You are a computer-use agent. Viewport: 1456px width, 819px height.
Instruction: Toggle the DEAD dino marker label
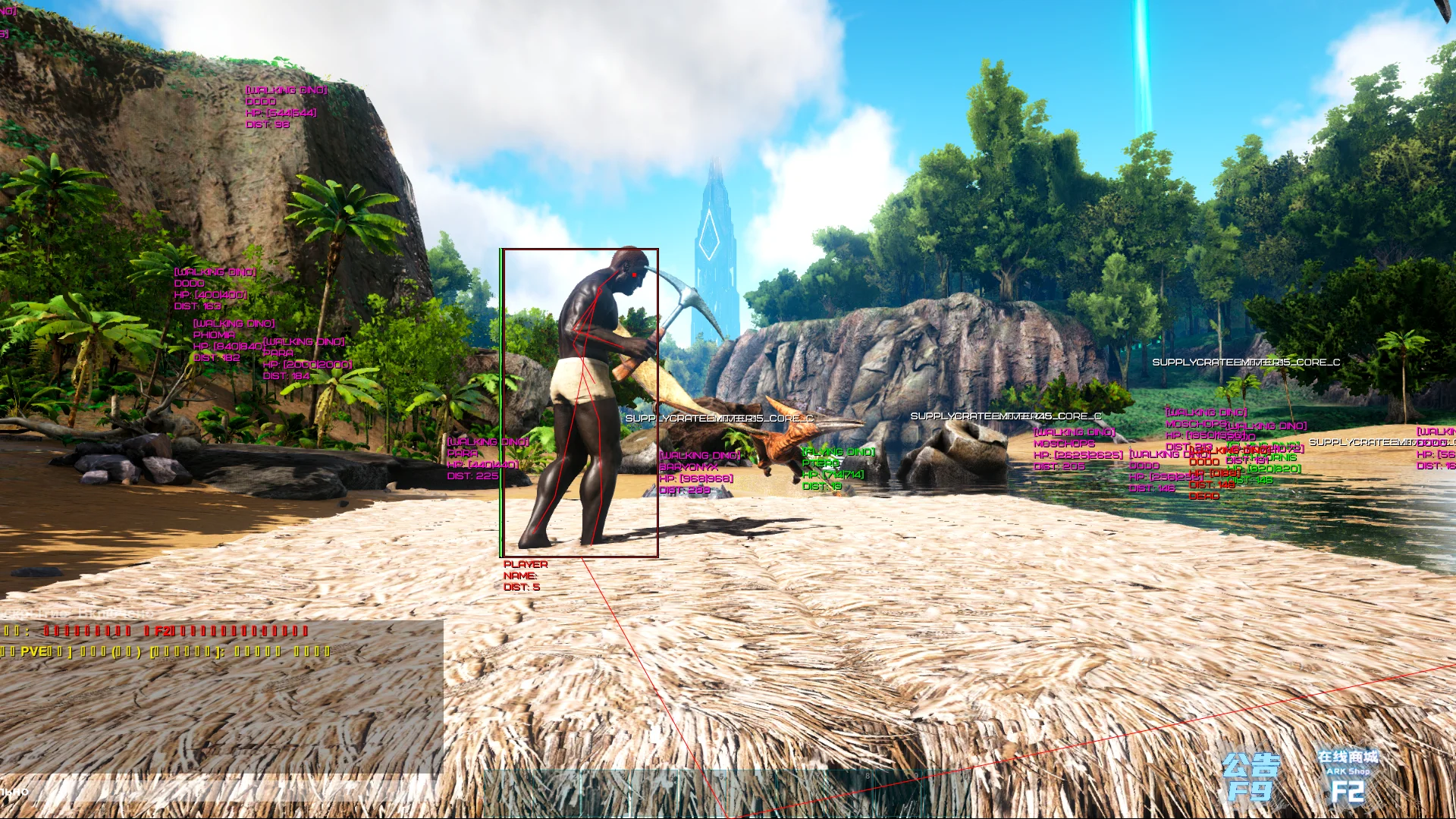tap(1203, 497)
